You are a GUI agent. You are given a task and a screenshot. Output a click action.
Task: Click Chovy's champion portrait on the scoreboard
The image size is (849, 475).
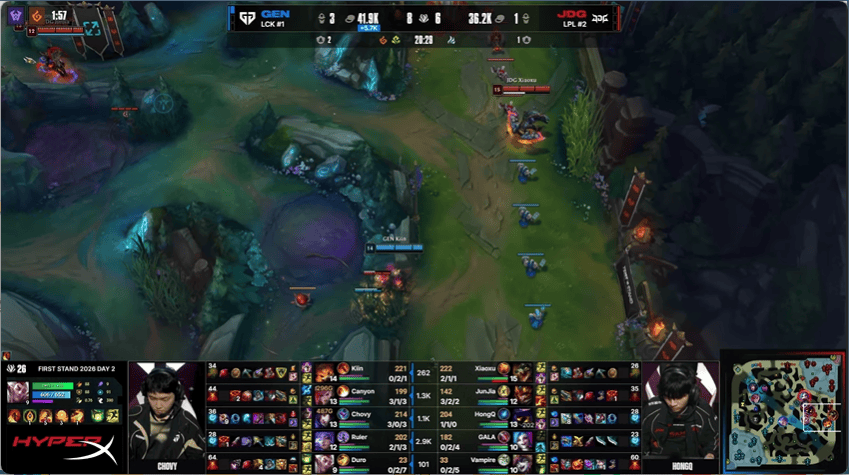(323, 415)
